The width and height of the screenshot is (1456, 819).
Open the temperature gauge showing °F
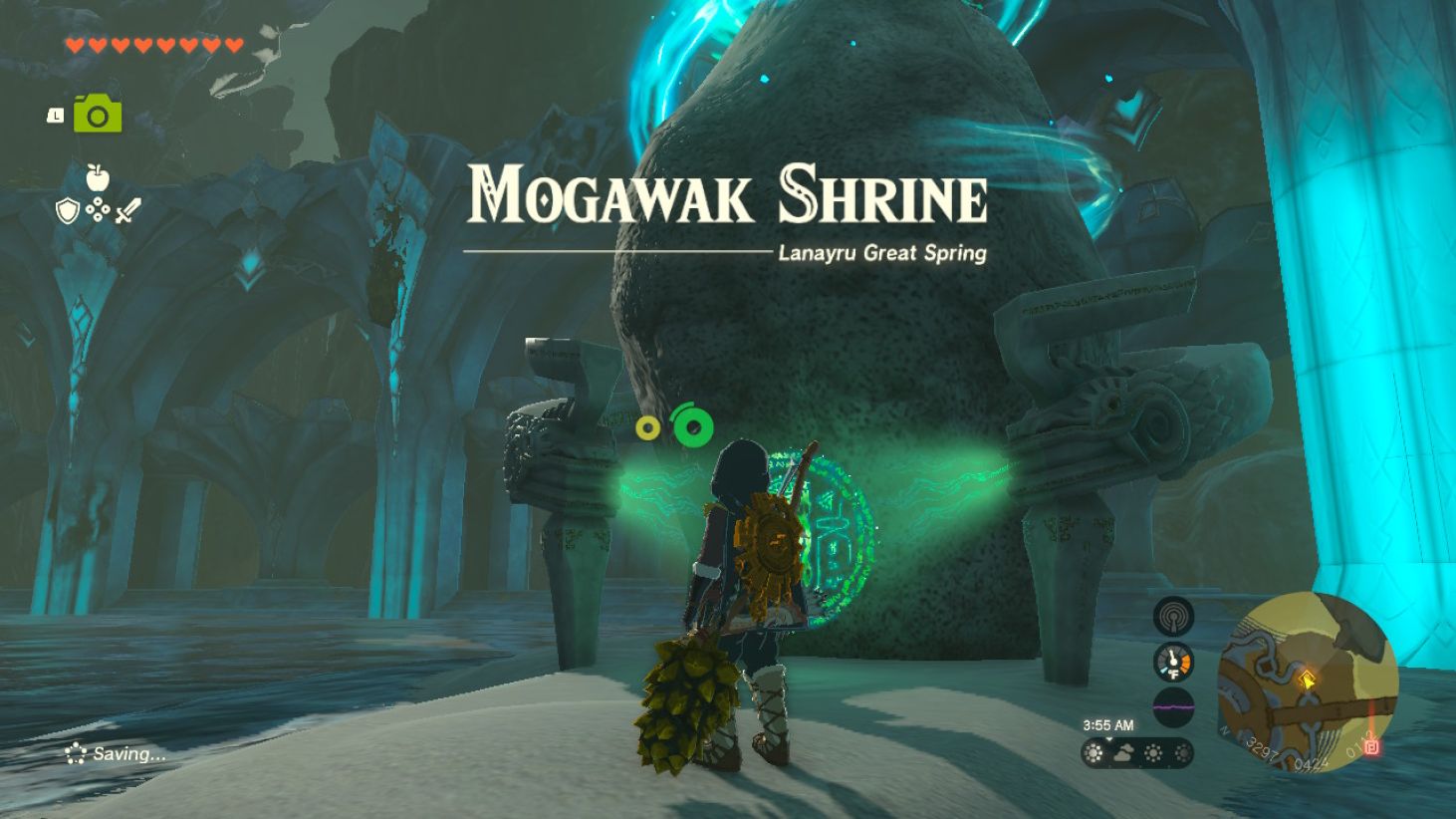(x=1174, y=660)
